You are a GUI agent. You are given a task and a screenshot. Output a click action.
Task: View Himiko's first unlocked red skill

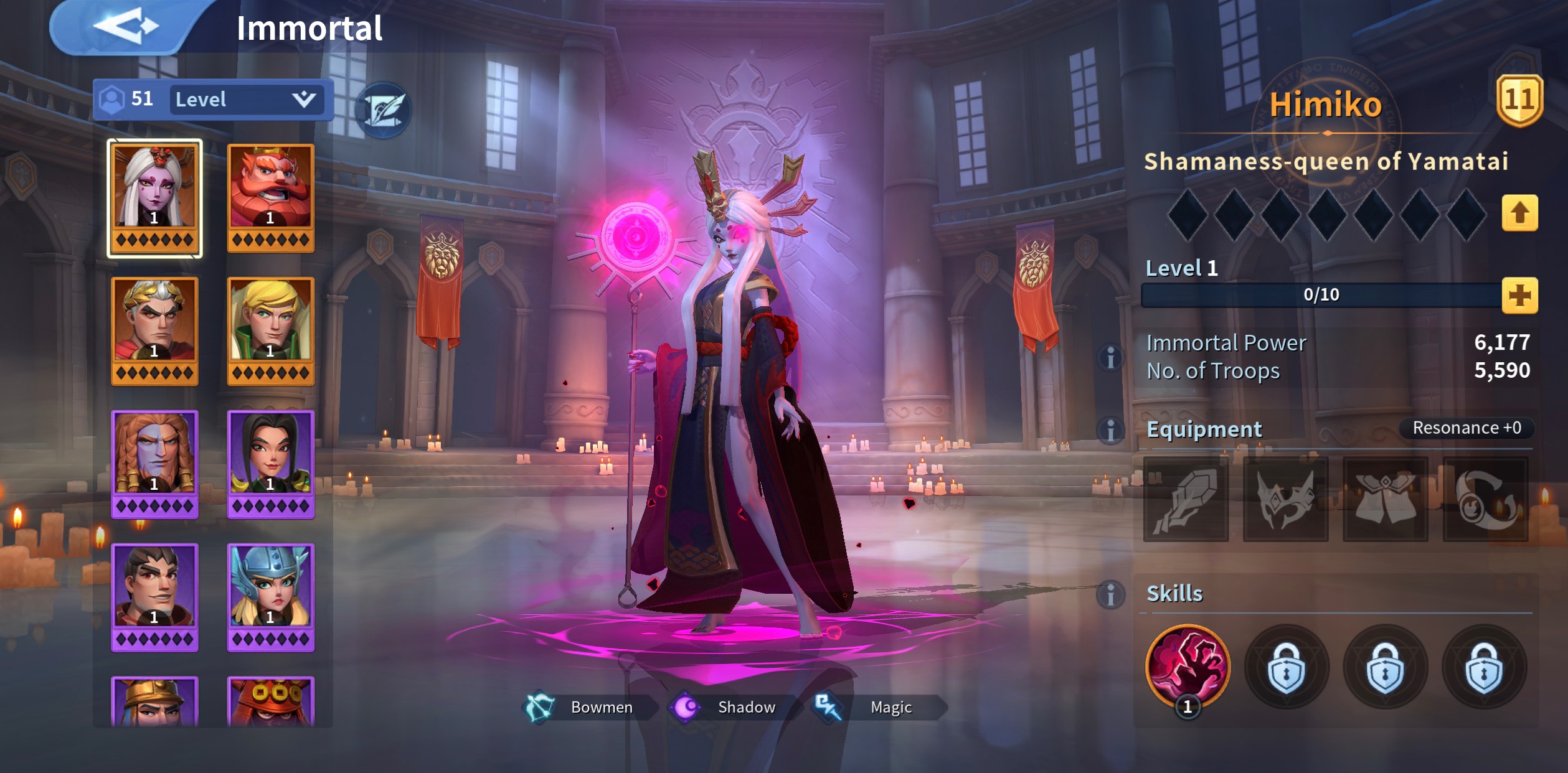[x=1188, y=667]
